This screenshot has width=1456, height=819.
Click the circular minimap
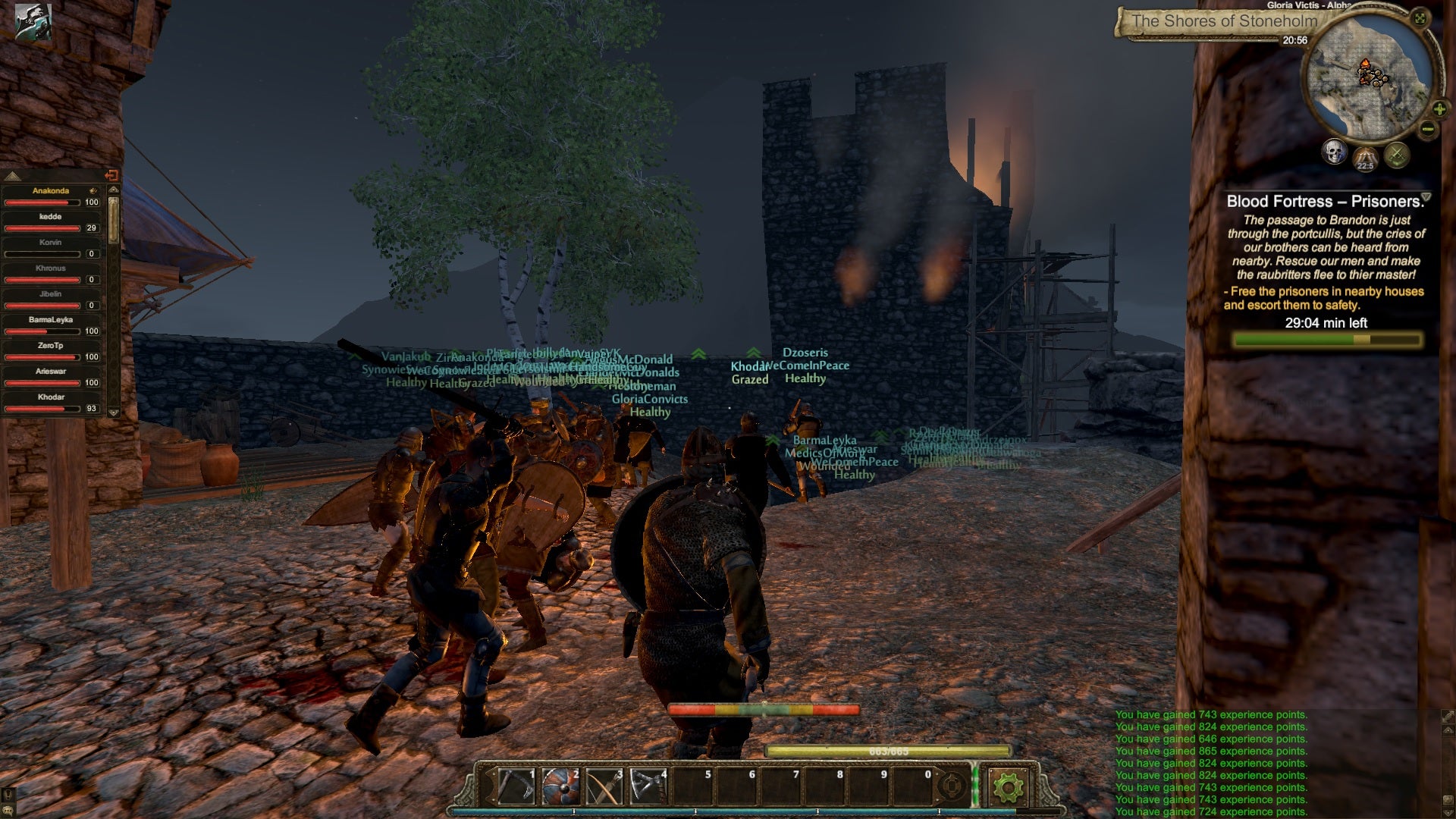tap(1367, 80)
